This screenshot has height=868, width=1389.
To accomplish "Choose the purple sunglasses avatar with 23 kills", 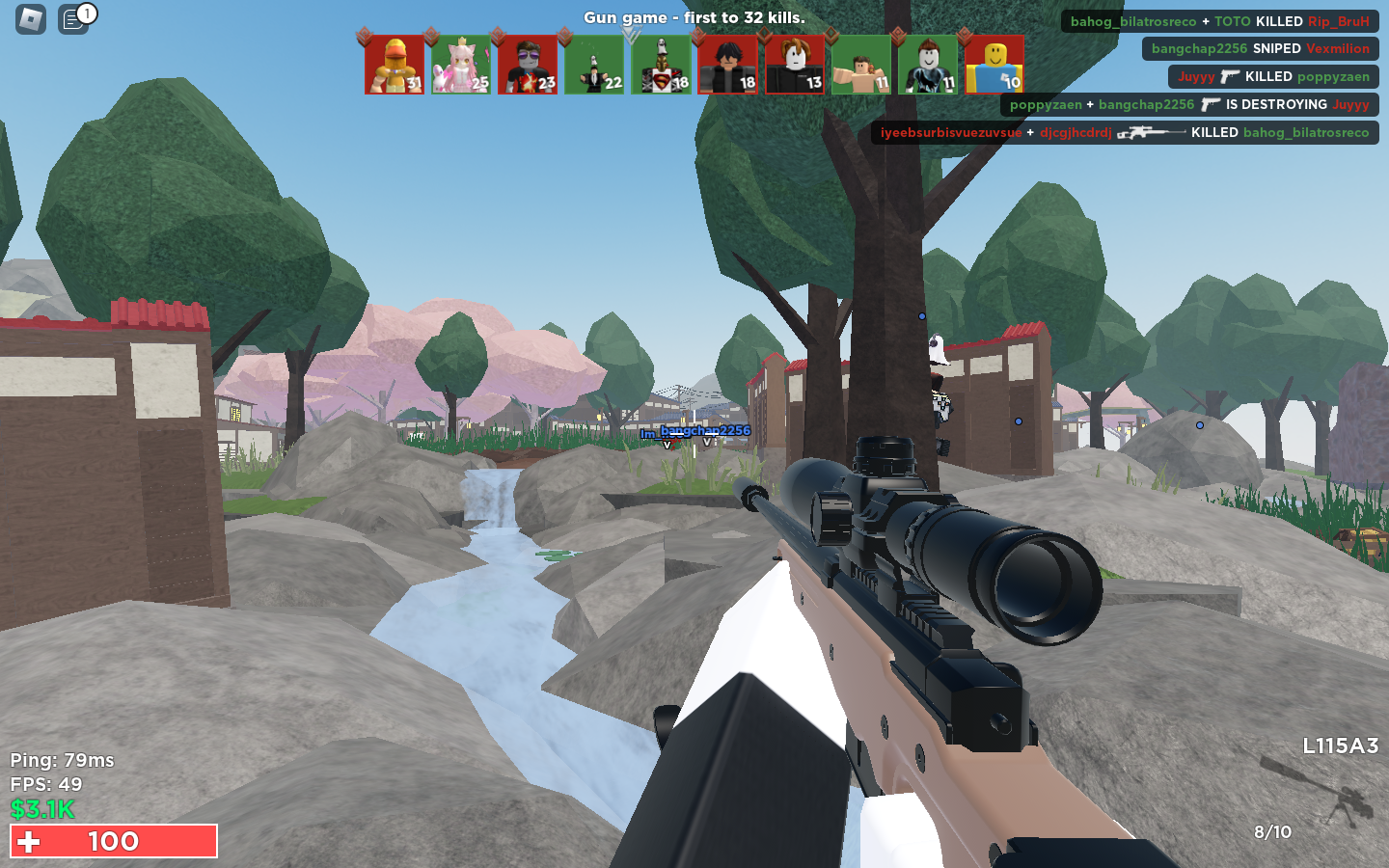I will (528, 65).
